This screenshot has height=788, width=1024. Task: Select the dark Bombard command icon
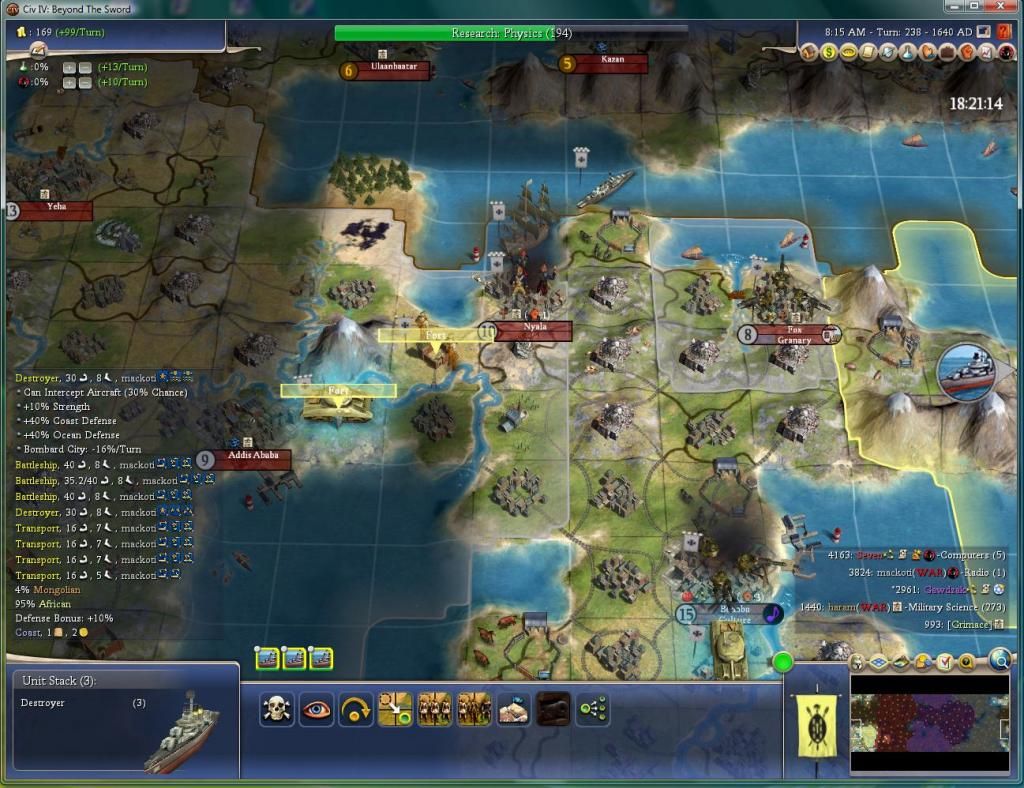point(553,709)
